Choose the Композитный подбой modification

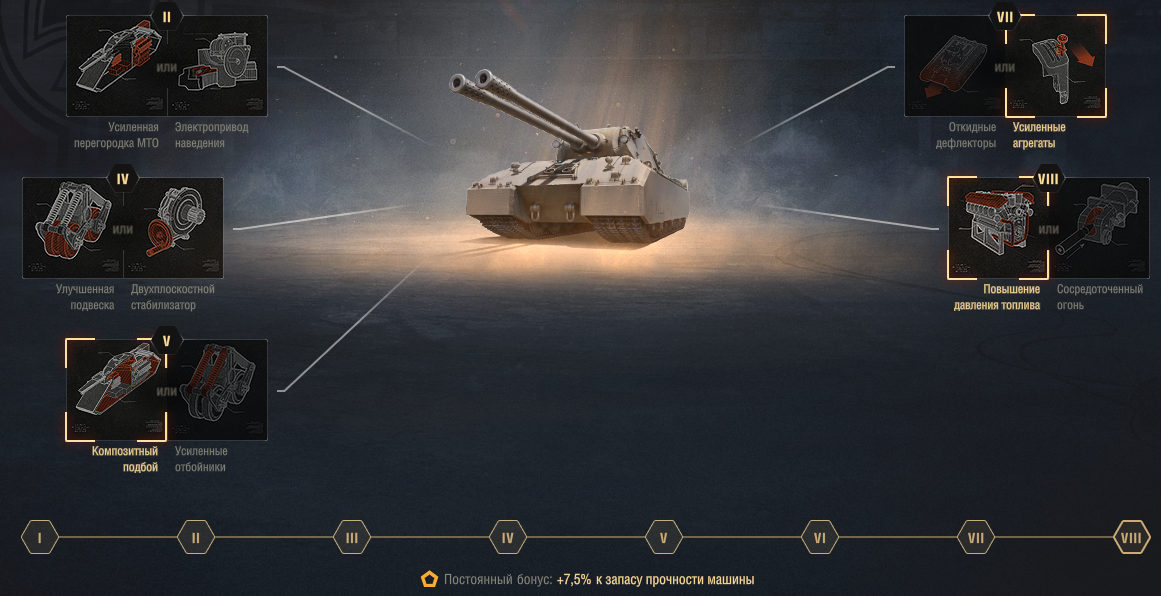tap(116, 389)
